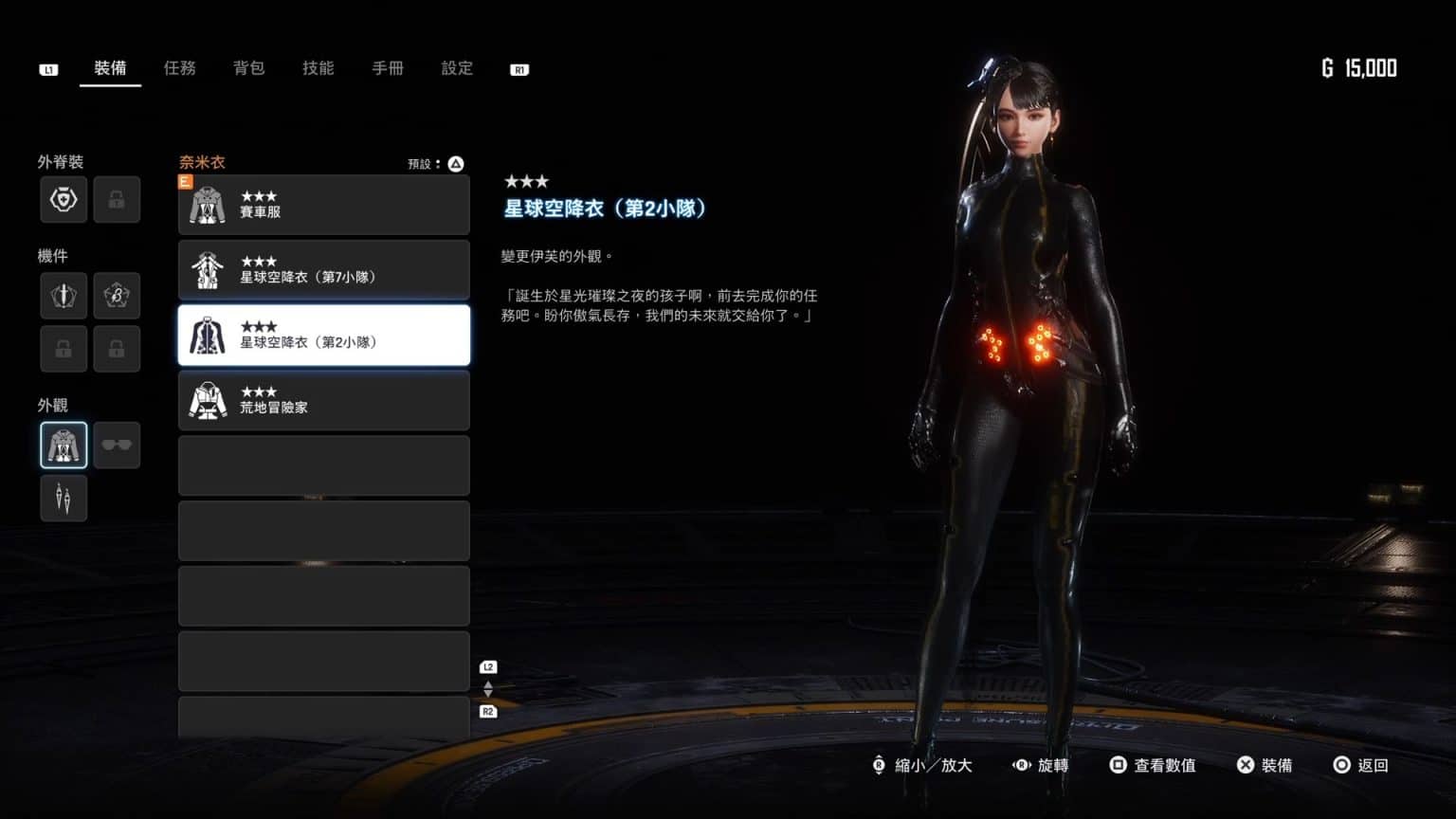Select the nano suit appearance slot

64,446
